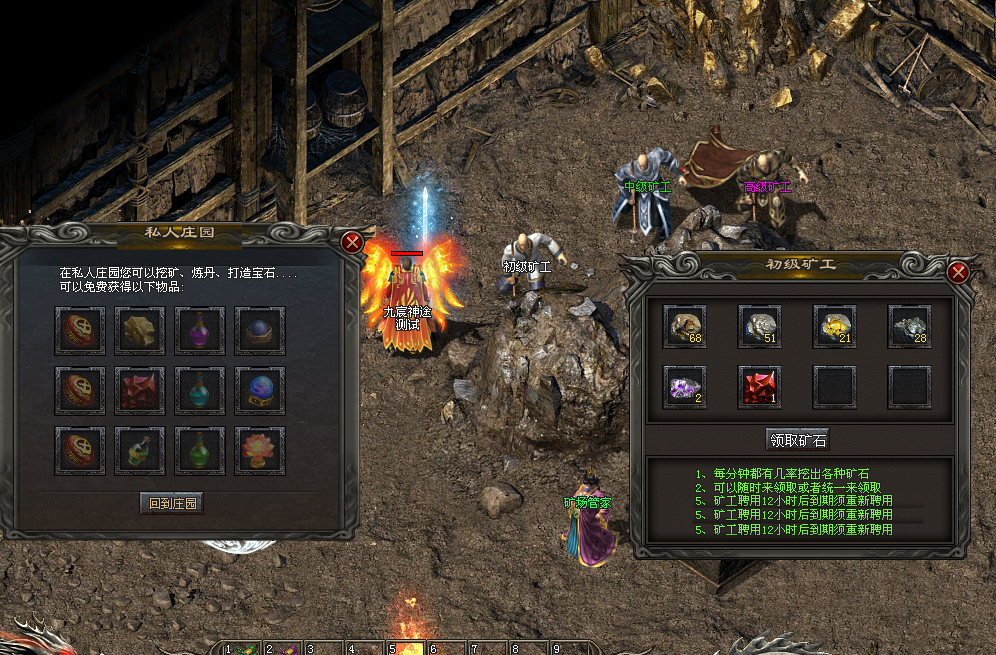Select the red crystal reward in 私人庄园
996x655 pixels.
140,390
